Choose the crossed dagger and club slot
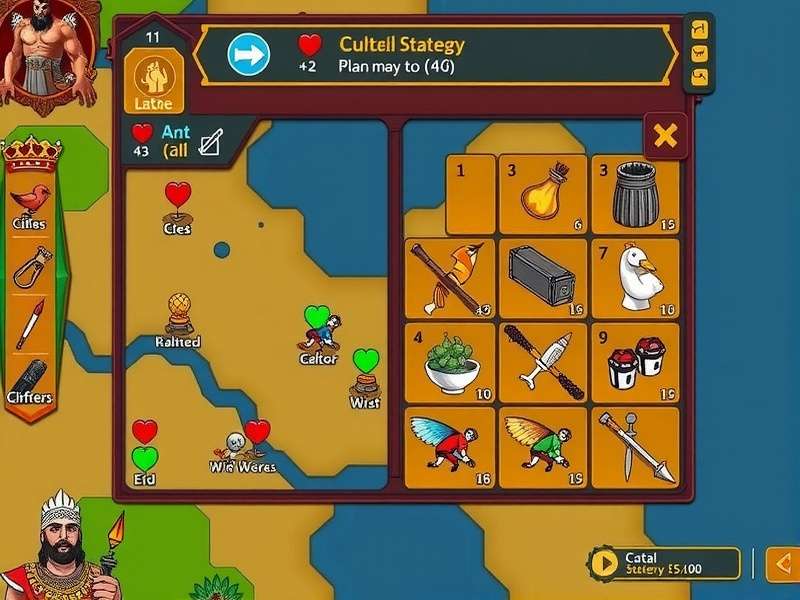This screenshot has width=800, height=600. pos(543,362)
